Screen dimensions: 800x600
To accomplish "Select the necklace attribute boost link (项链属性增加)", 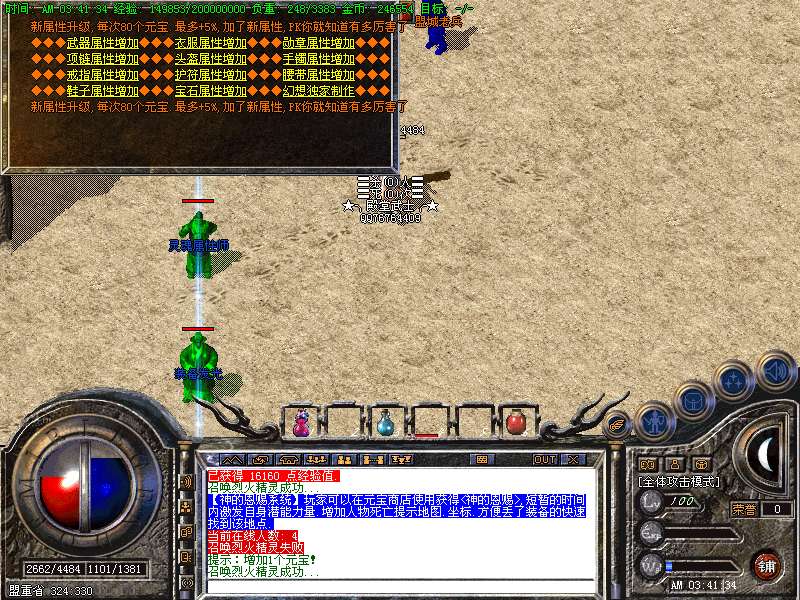I will [101, 59].
